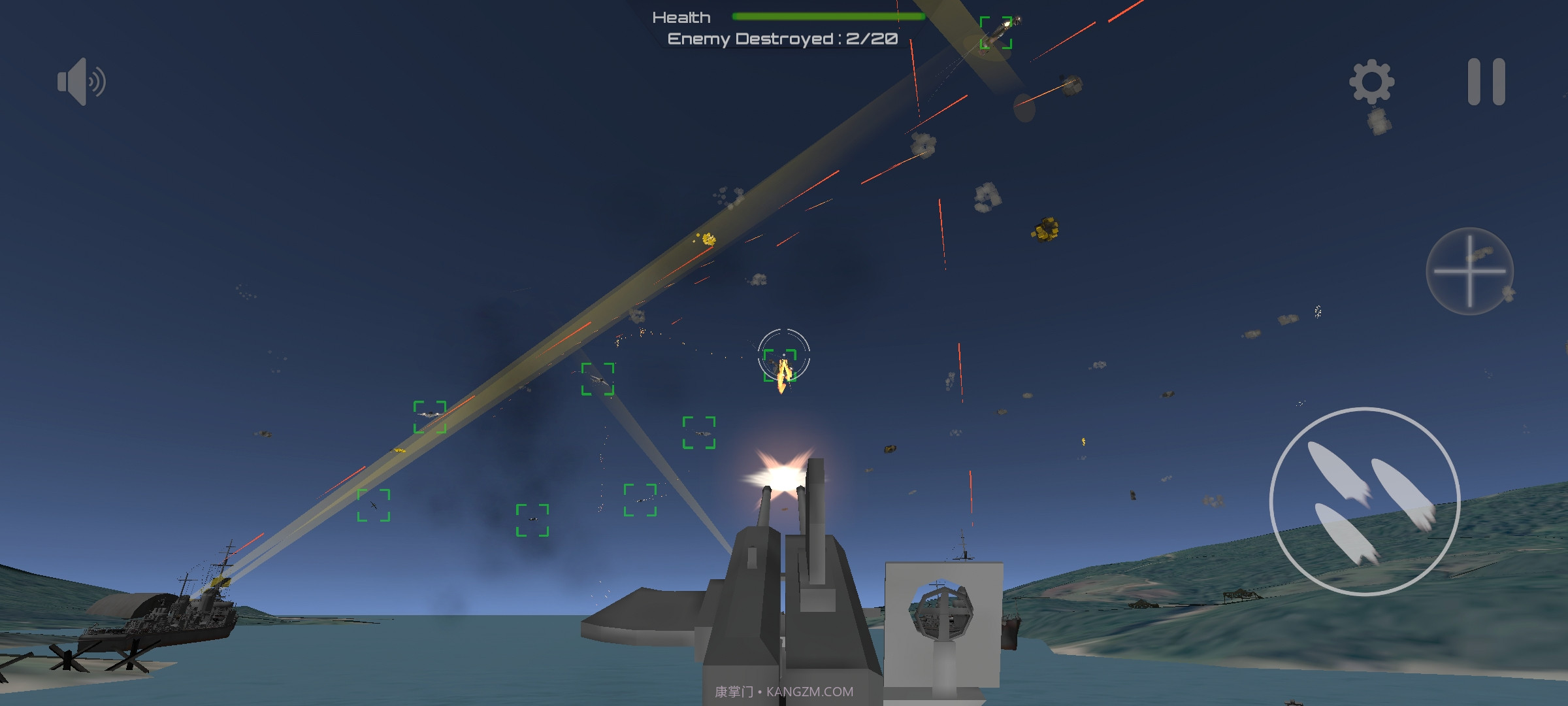Tap the crosshair aim button
1568x706 pixels.
(x=1469, y=271)
